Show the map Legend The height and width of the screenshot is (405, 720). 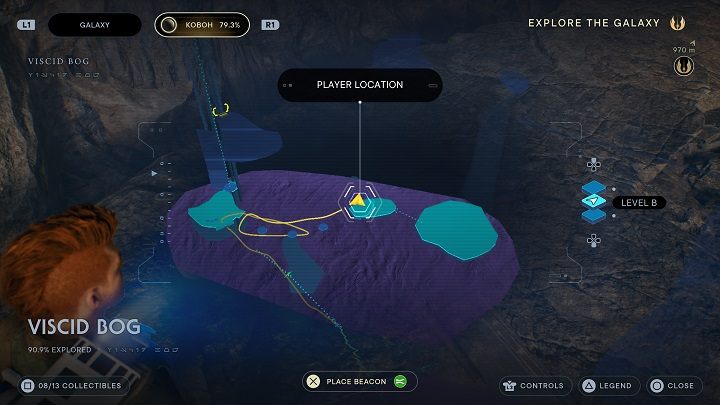pos(608,385)
